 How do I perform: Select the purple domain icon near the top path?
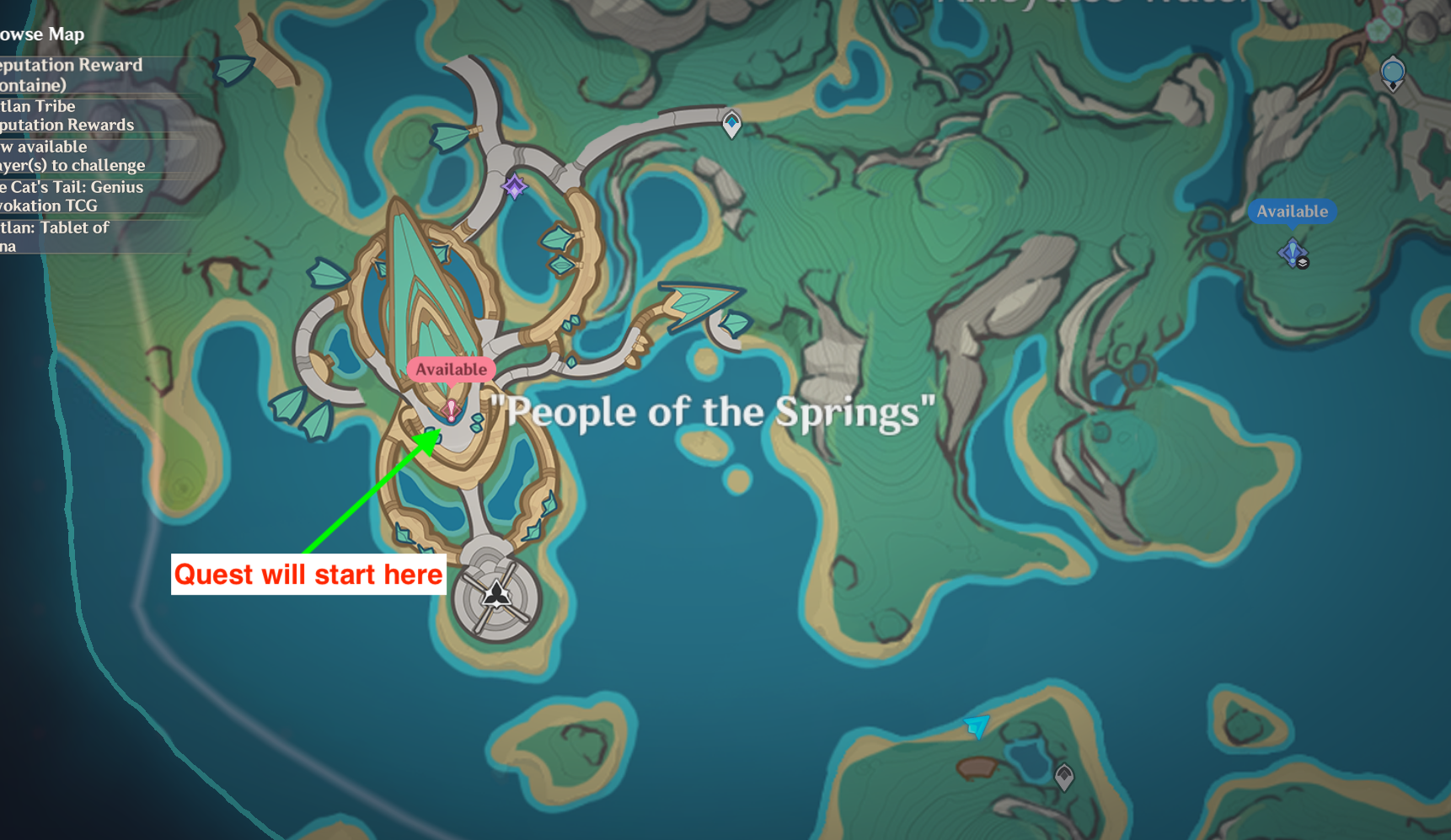tap(513, 186)
